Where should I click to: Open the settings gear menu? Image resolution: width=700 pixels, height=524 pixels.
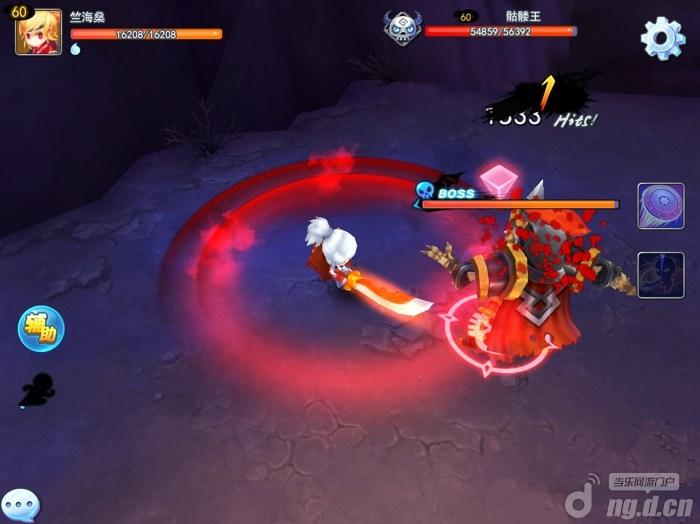pyautogui.click(x=662, y=37)
